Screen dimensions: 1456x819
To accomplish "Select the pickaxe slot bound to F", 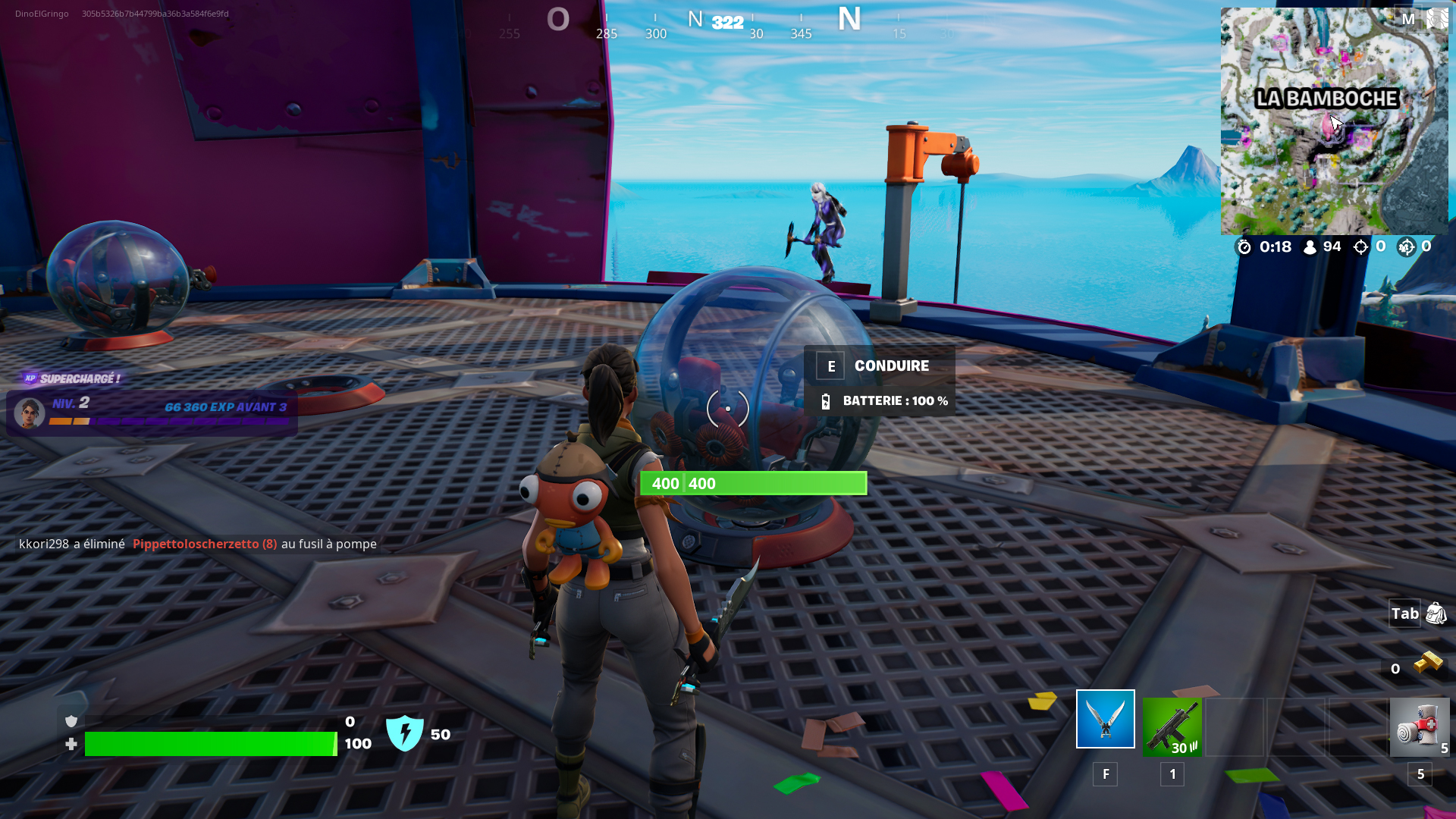I will 1105,718.
